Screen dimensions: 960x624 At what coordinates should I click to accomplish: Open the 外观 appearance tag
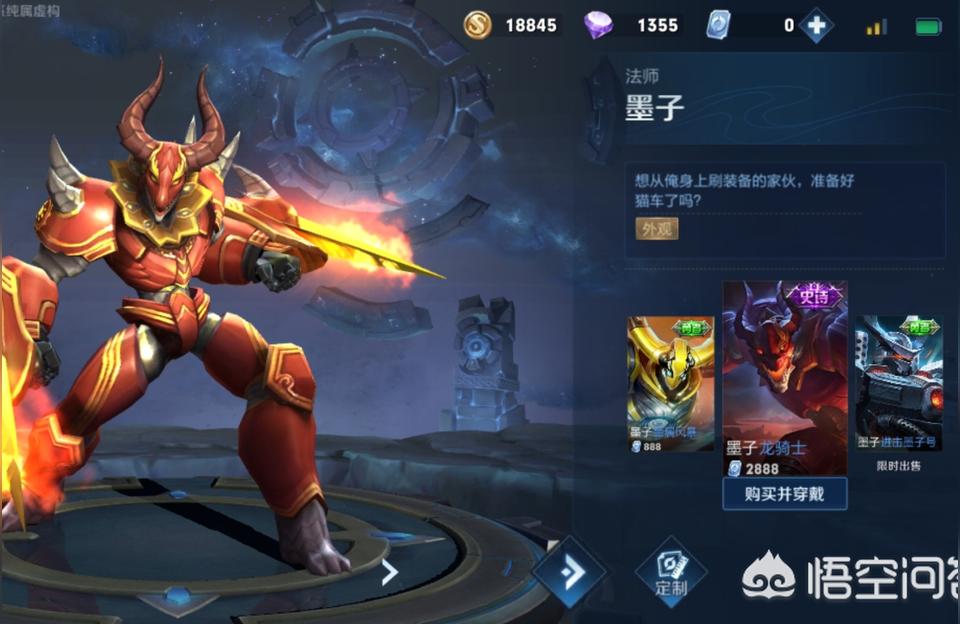tap(657, 229)
